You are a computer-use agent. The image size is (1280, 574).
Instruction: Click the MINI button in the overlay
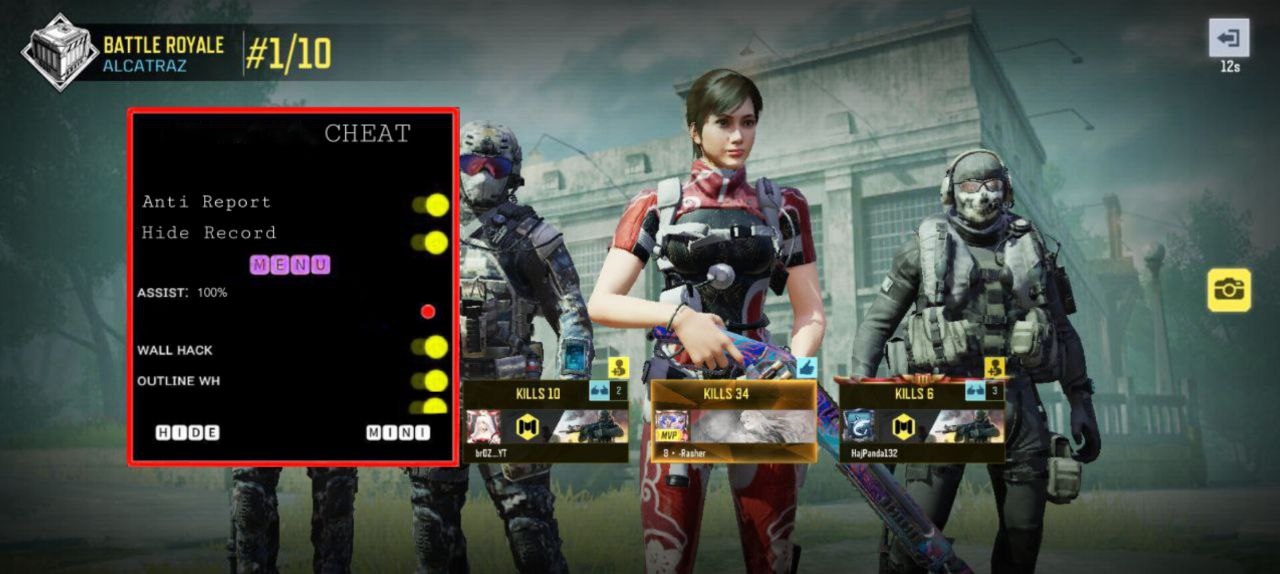click(x=398, y=433)
